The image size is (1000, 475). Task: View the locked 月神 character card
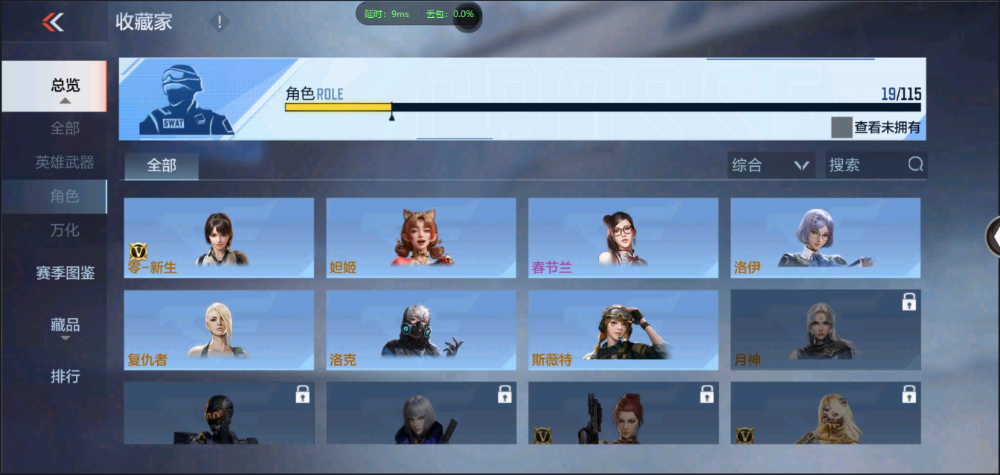click(x=825, y=330)
